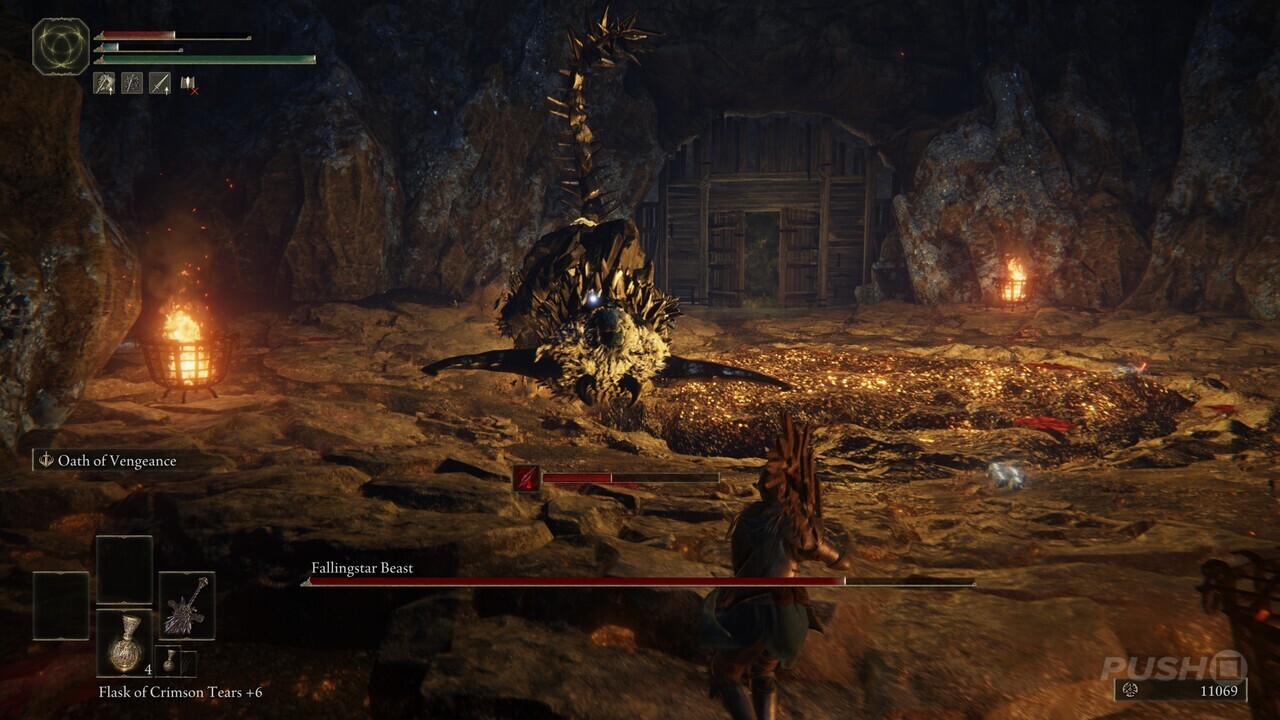This screenshot has height=720, width=1280.
Task: Click the Oath of Vengeance buff icon
Action: [x=44, y=460]
